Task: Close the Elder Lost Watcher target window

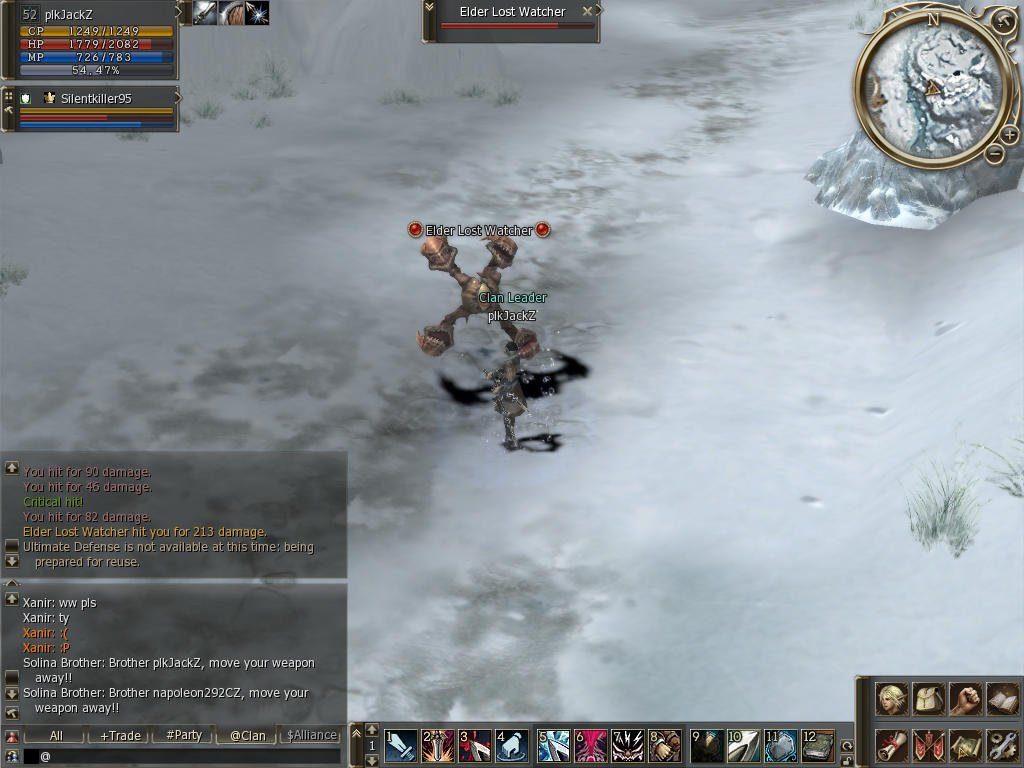Action: click(x=588, y=11)
